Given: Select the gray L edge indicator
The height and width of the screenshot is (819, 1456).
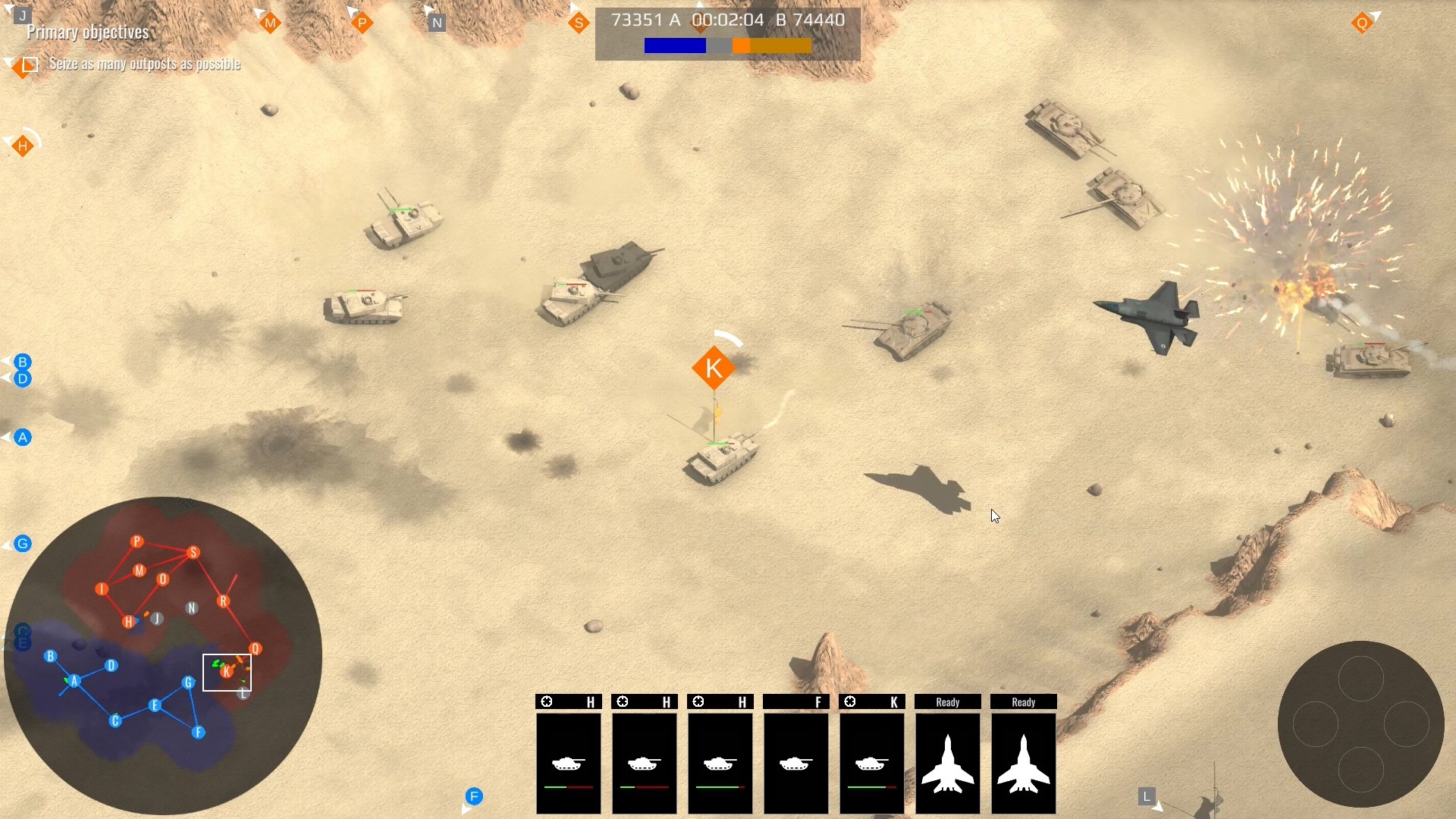Looking at the screenshot, I should 1147,797.
